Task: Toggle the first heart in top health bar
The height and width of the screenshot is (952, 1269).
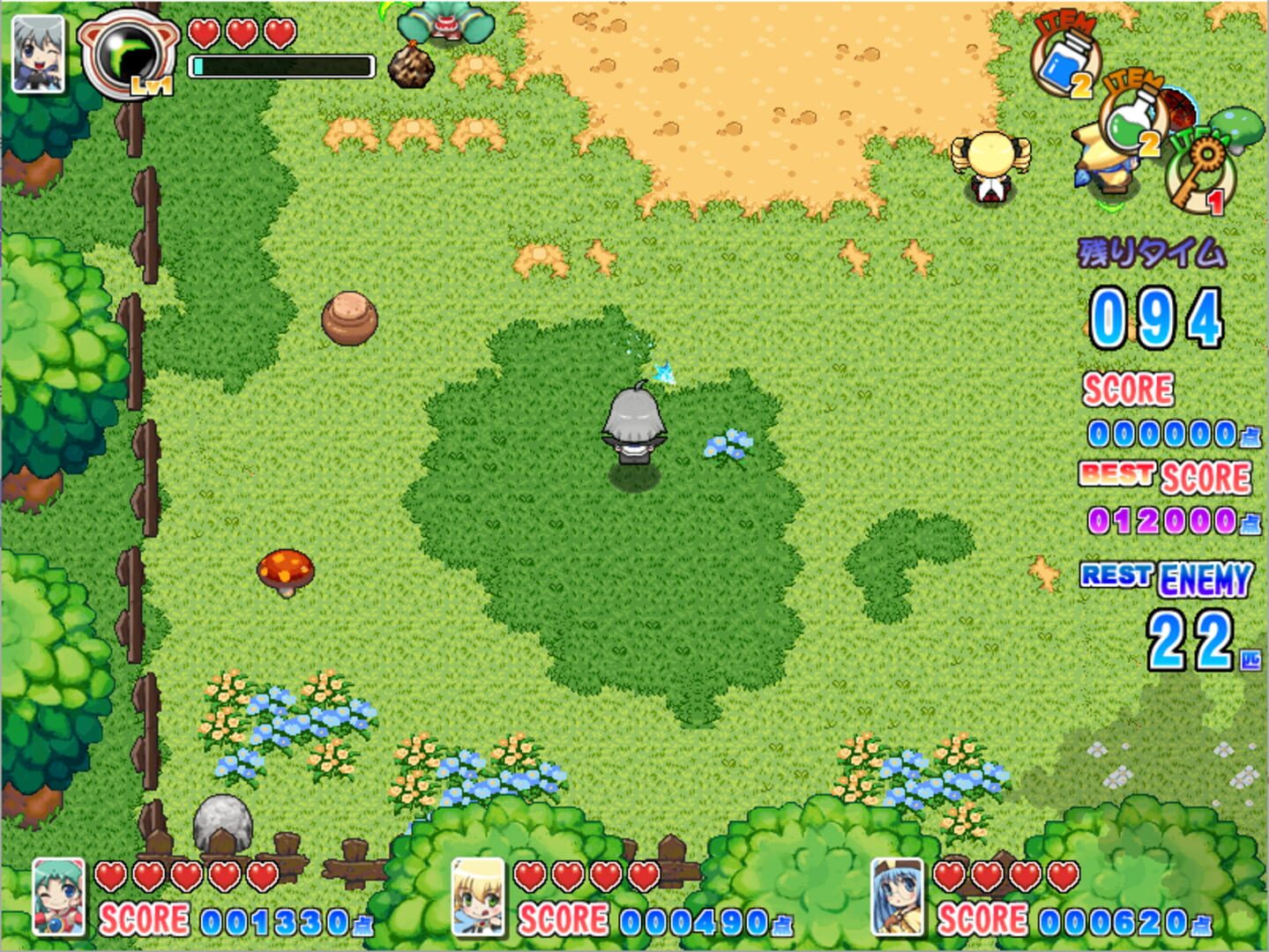Action: click(204, 35)
